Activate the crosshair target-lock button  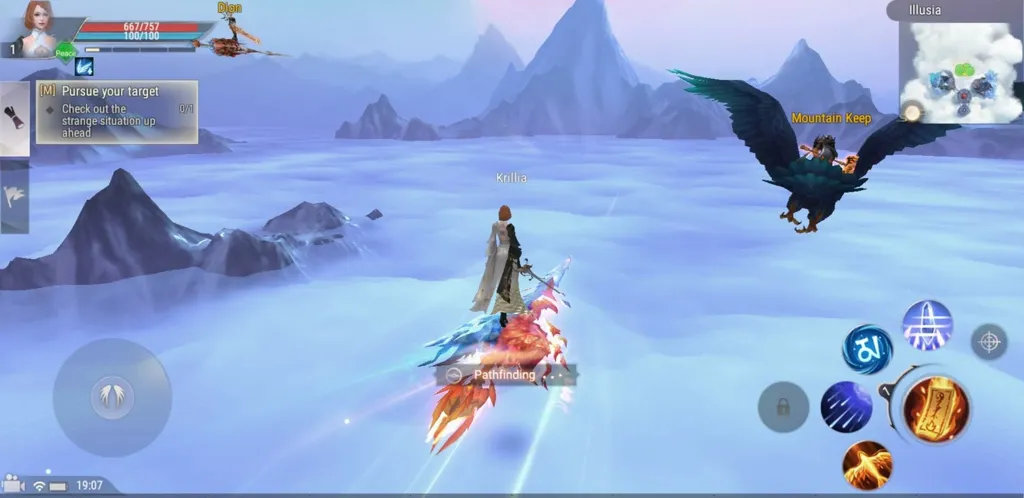pyautogui.click(x=989, y=342)
